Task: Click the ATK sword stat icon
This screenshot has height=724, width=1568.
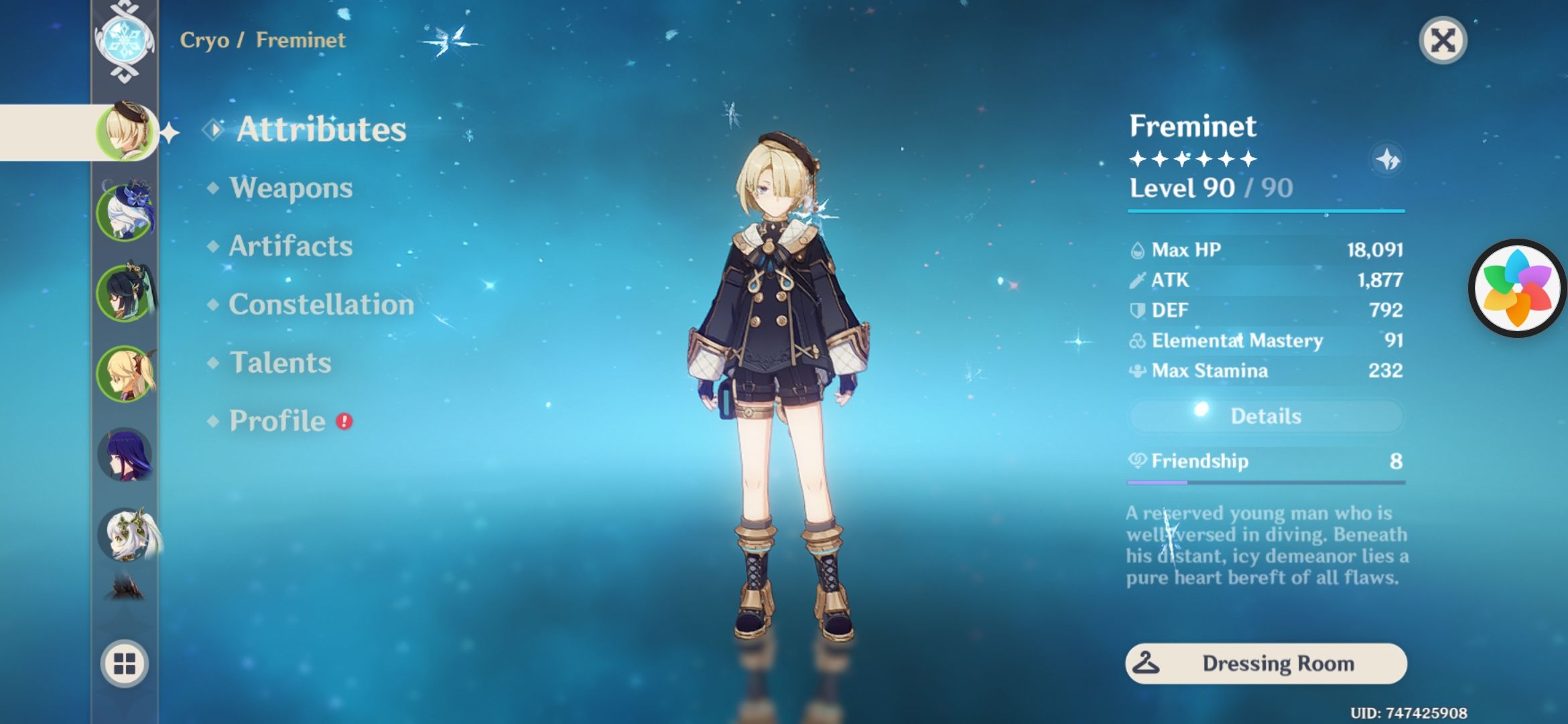Action: tap(1137, 280)
